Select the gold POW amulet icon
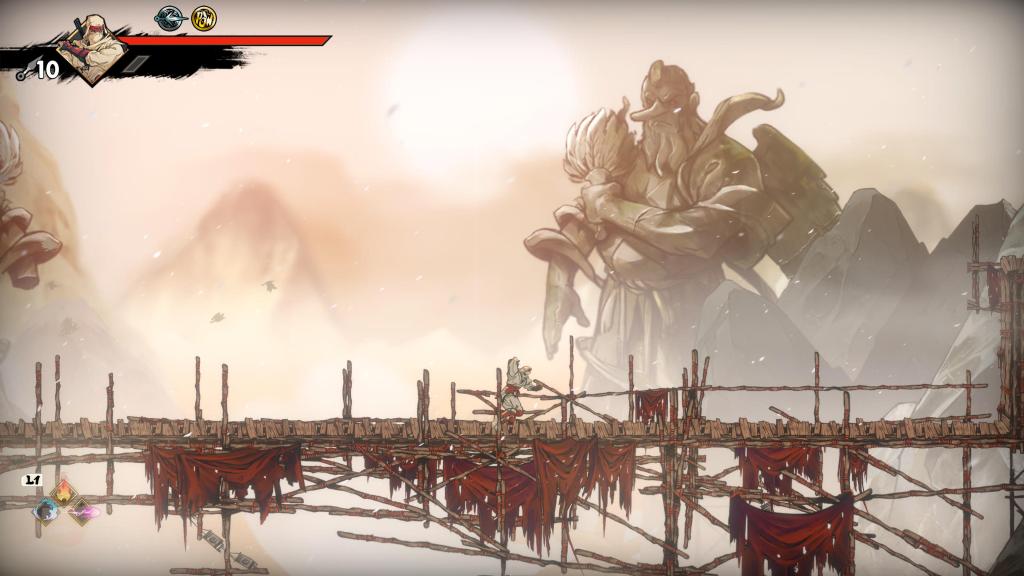 point(204,18)
